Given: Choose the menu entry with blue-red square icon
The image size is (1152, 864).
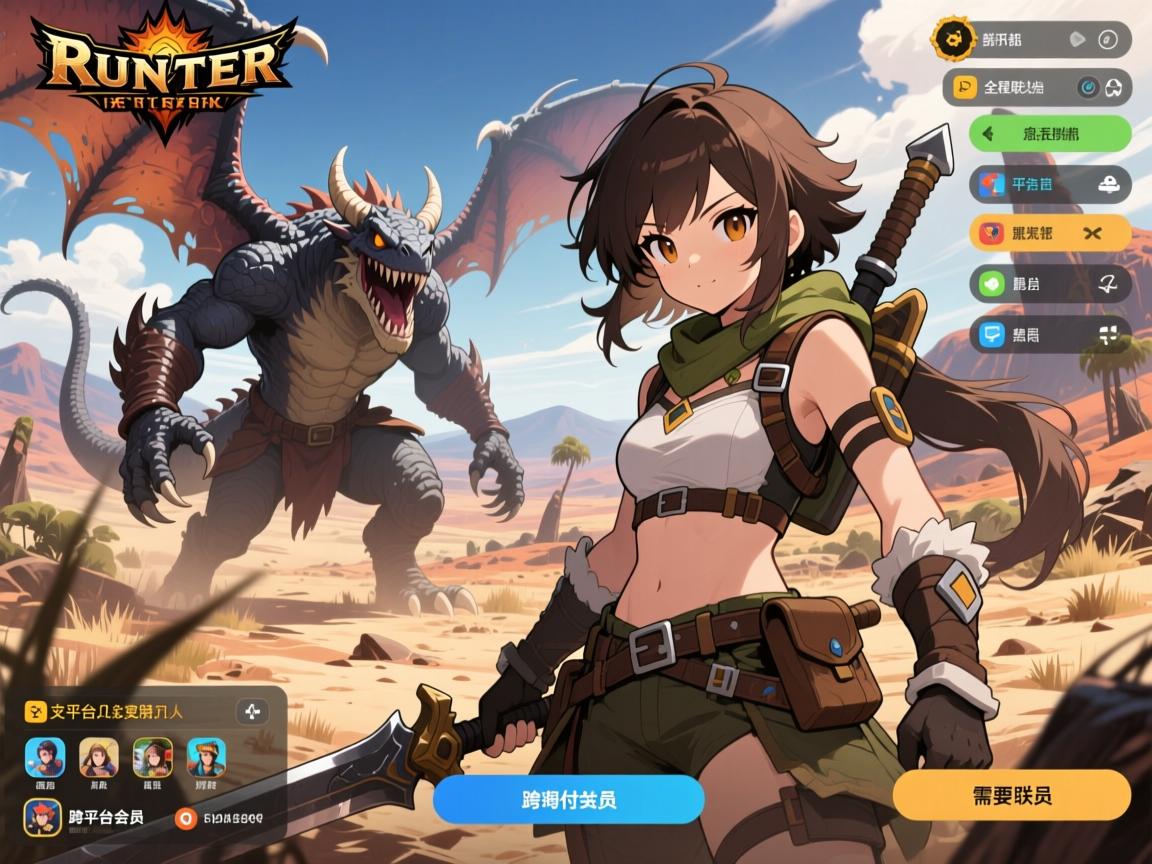Looking at the screenshot, I should (x=1050, y=184).
